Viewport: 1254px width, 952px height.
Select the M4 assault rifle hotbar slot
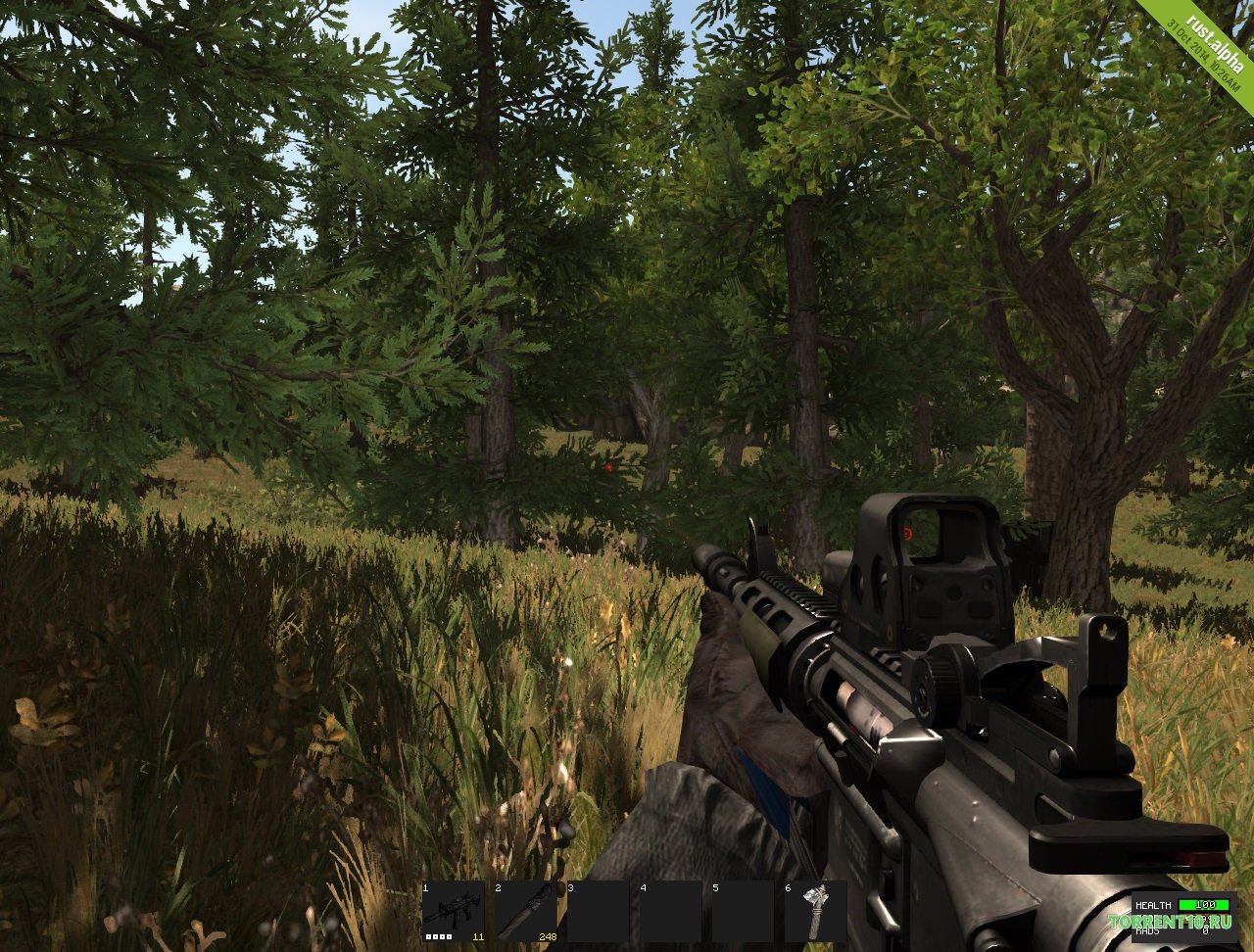(454, 912)
